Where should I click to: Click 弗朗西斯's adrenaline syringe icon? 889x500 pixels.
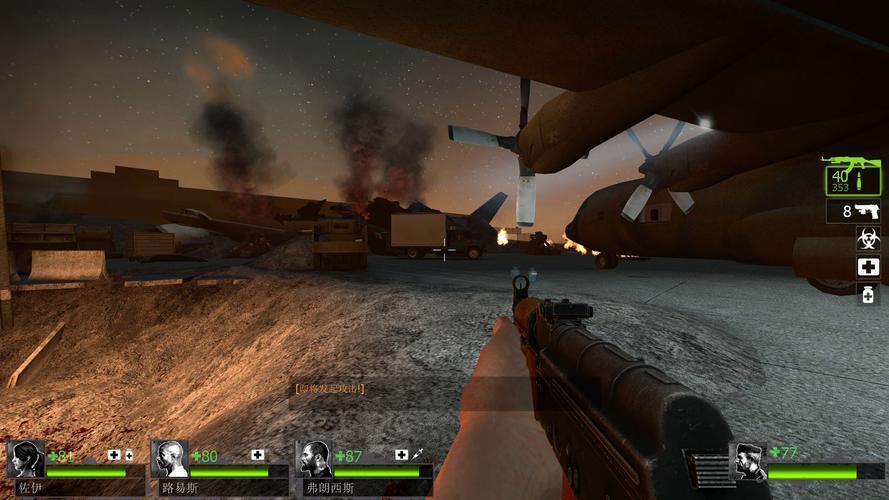[416, 455]
